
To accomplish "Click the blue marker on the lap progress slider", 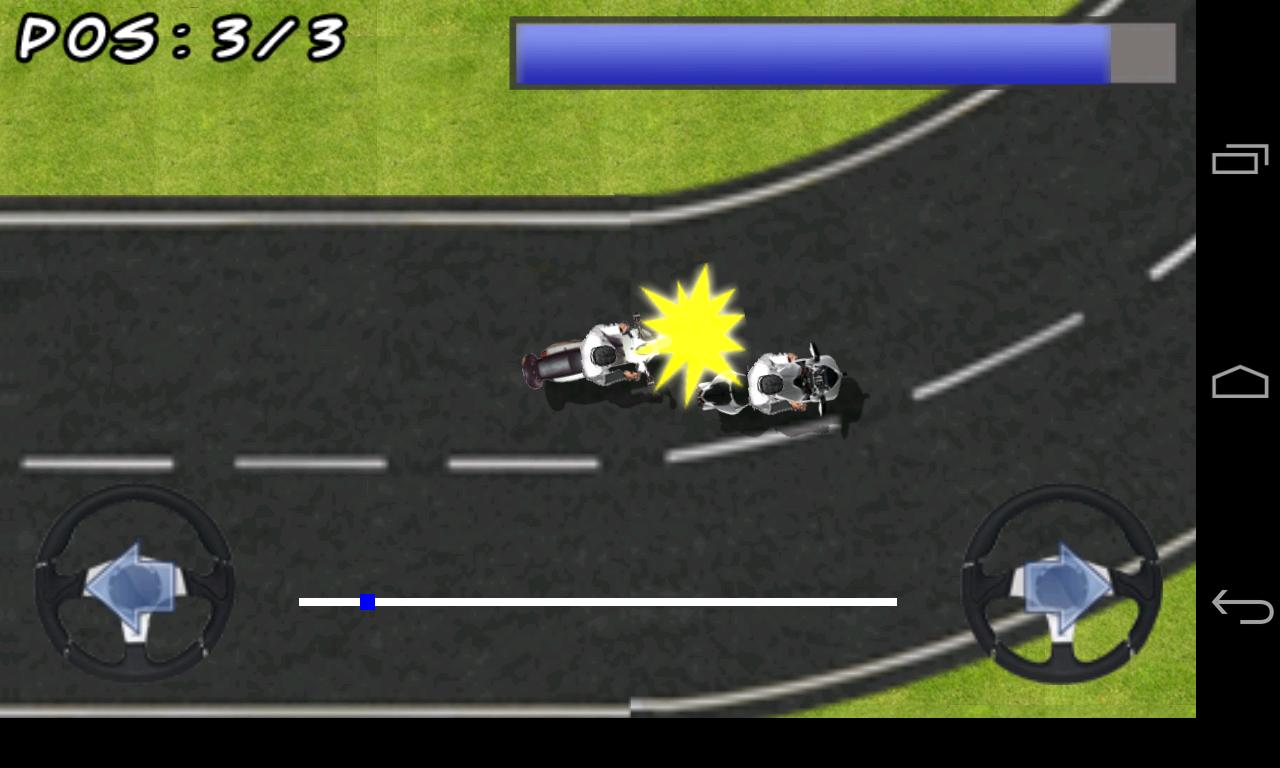I will [x=369, y=601].
